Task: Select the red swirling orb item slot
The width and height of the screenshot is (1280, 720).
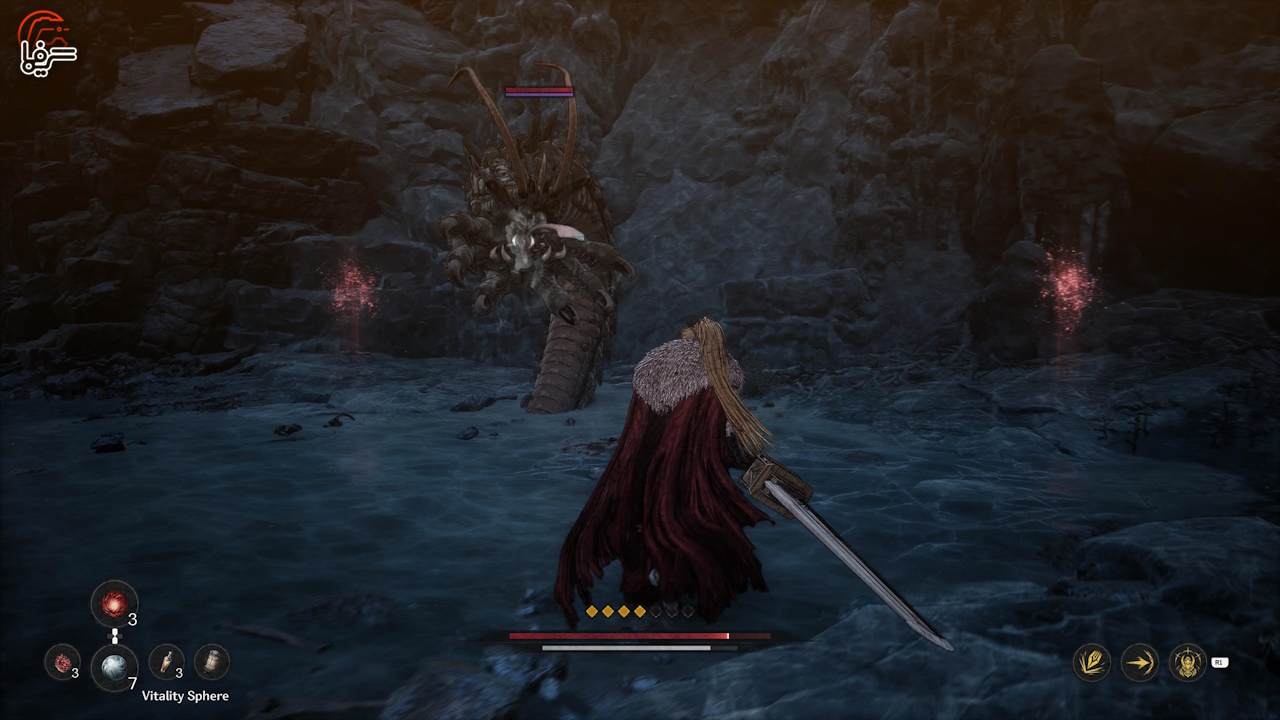Action: coord(114,605)
